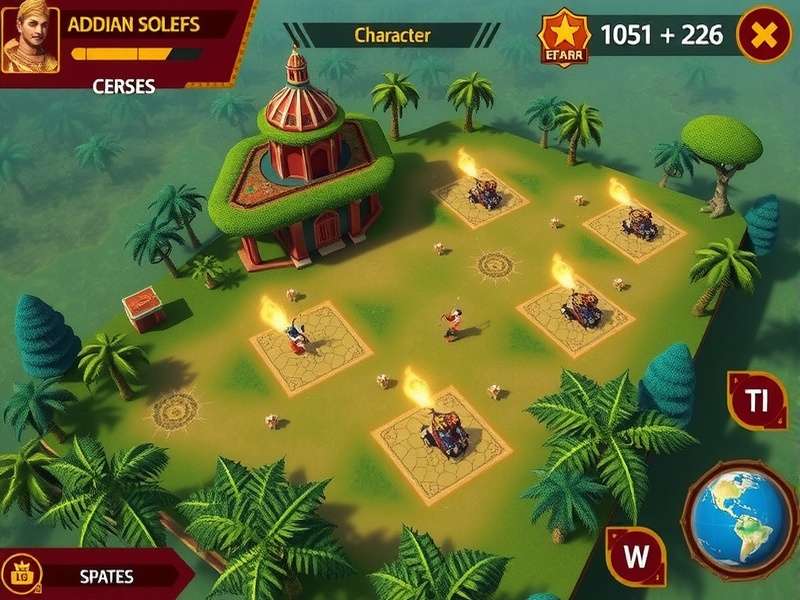Image resolution: width=800 pixels, height=600 pixels.
Task: Open the Cerses label under the portrait
Action: [123, 86]
